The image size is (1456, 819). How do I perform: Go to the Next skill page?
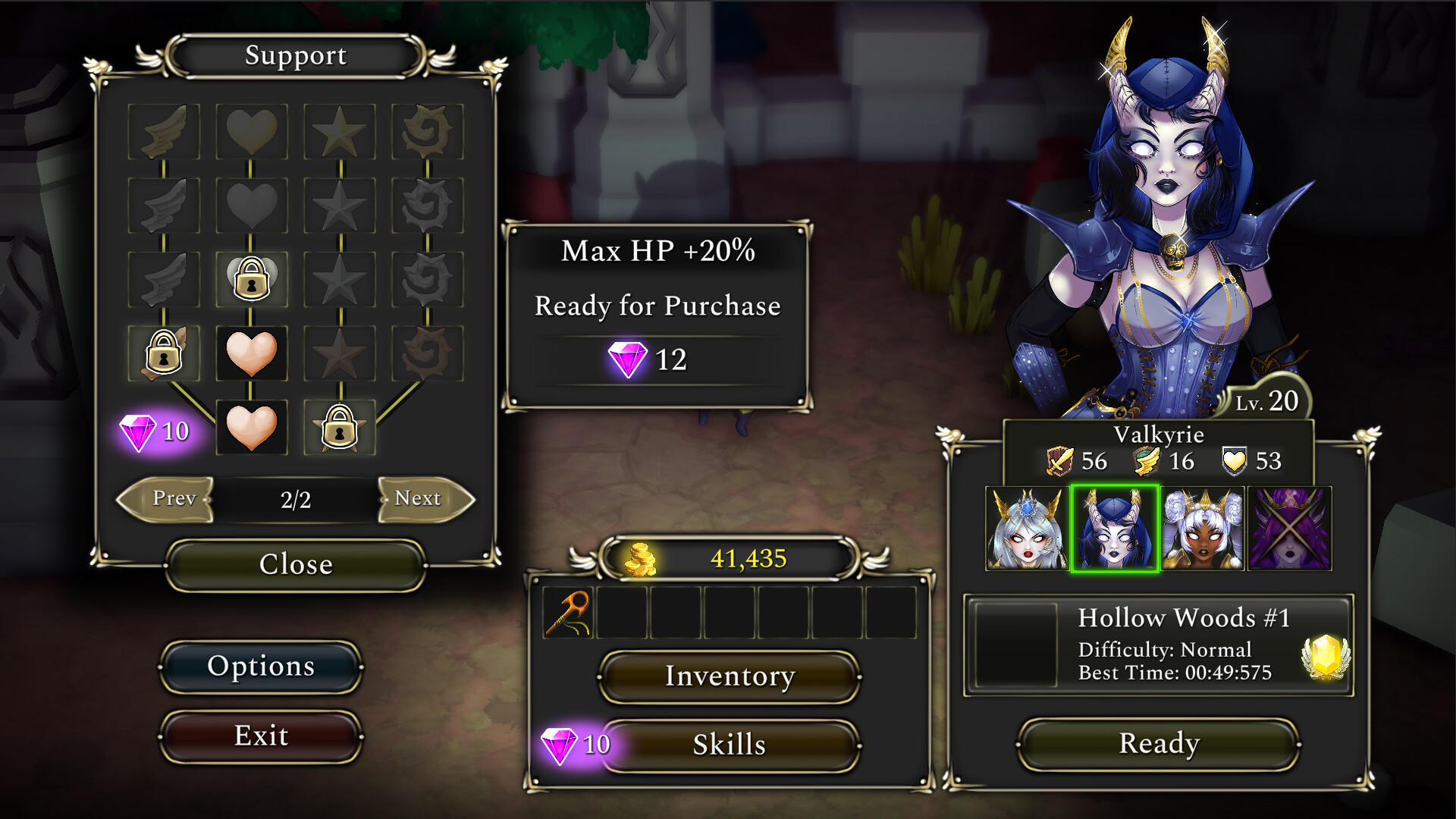pos(420,500)
